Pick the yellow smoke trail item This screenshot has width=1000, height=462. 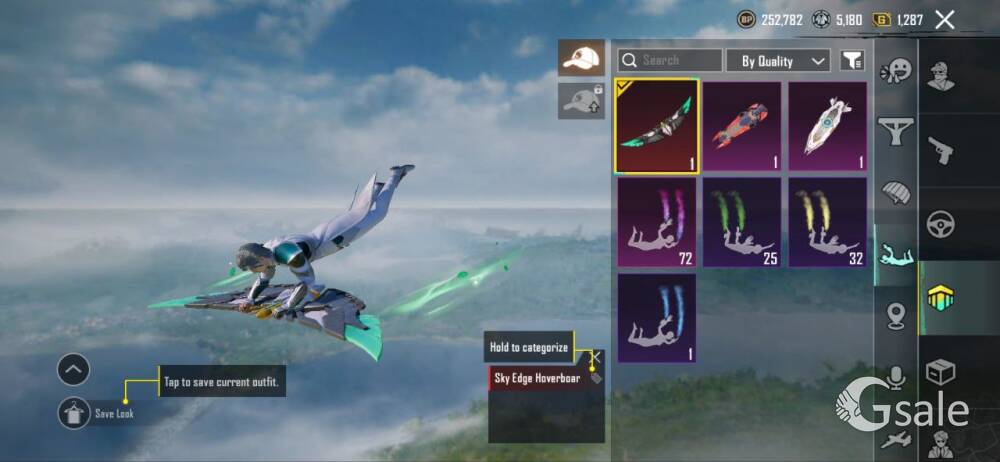(x=827, y=222)
